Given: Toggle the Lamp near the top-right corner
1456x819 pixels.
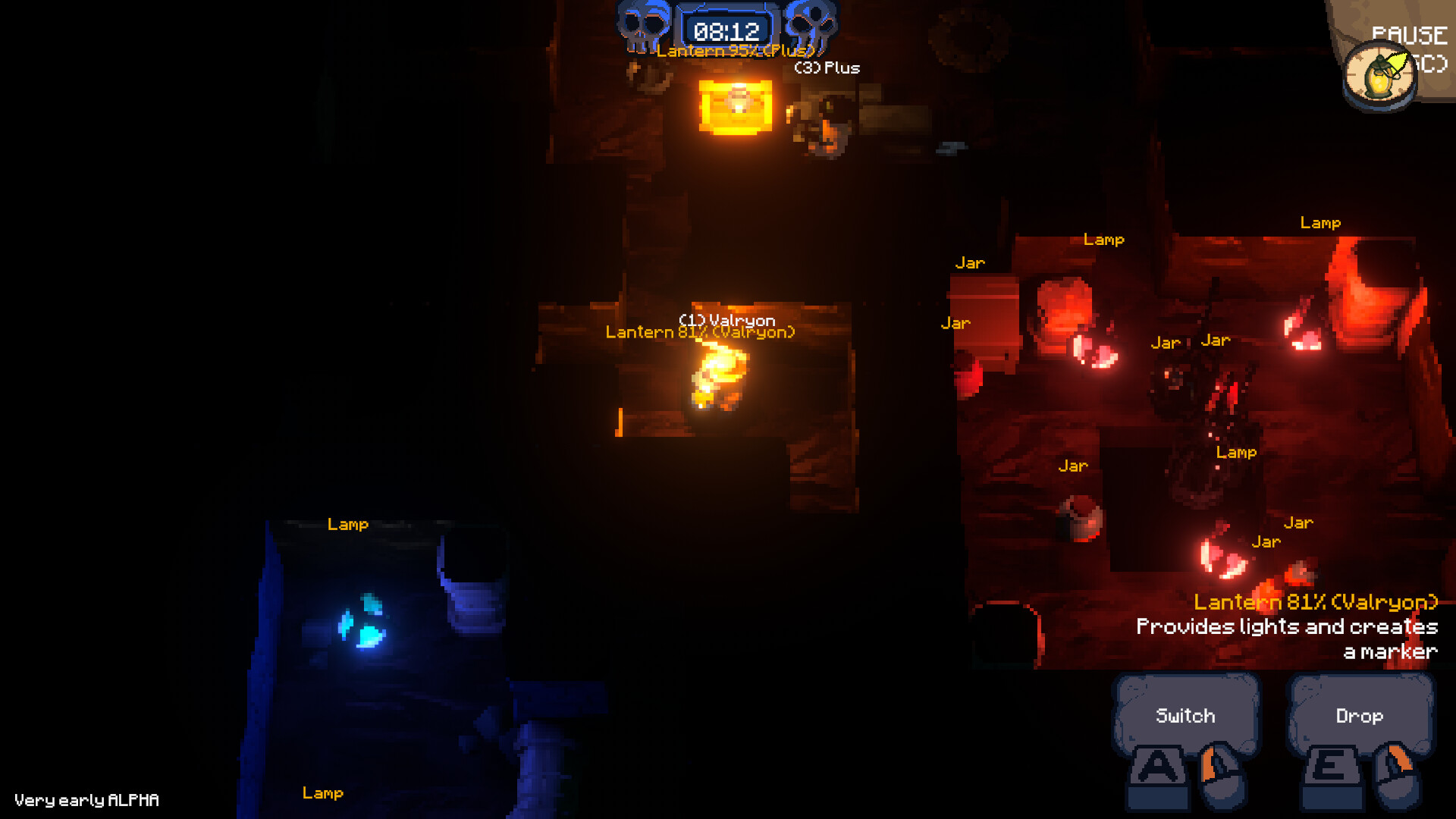Looking at the screenshot, I should click(x=1321, y=221).
